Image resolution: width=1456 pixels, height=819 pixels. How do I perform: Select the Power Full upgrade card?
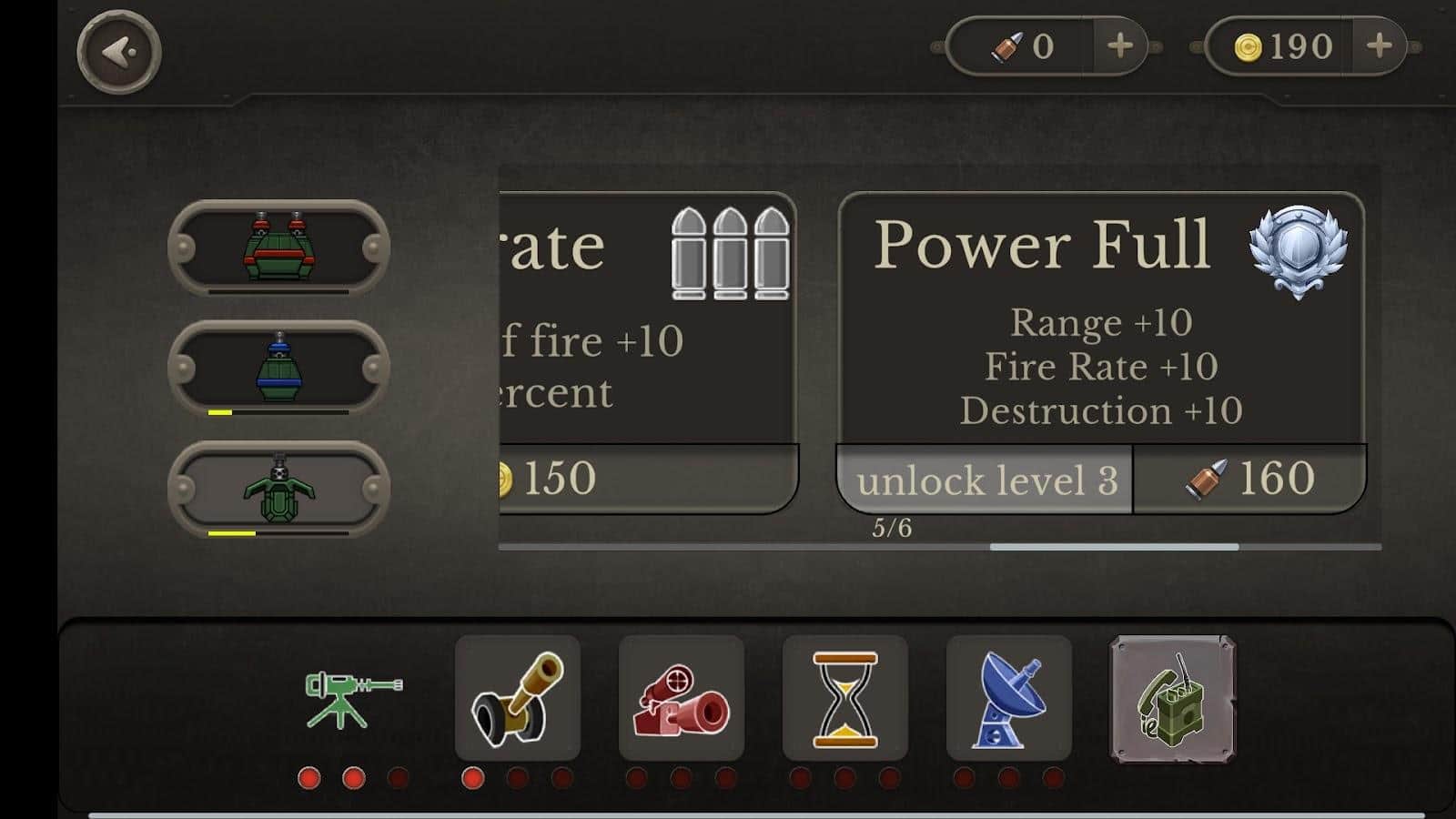coord(1100,318)
